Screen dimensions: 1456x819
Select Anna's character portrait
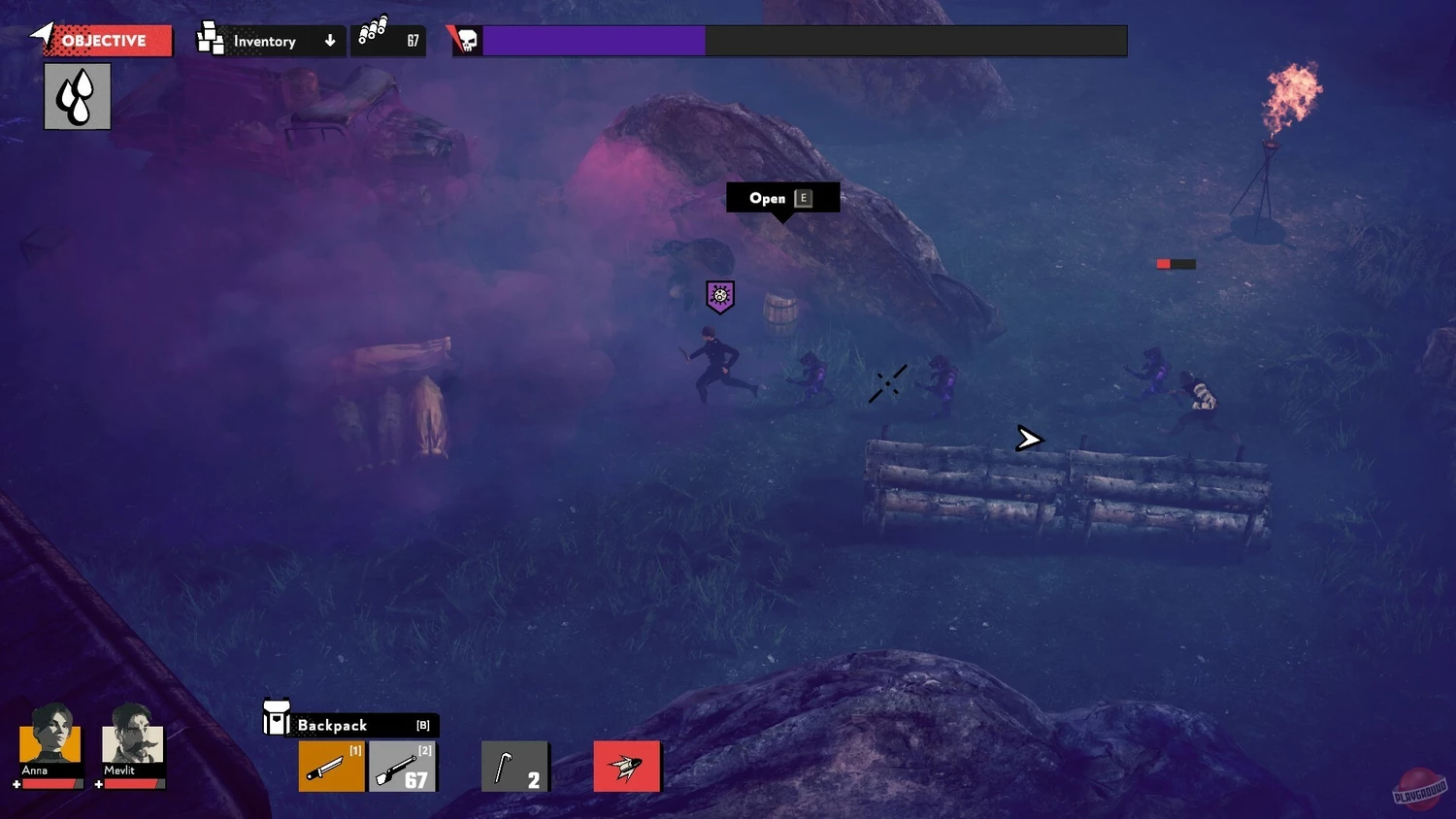[x=50, y=736]
